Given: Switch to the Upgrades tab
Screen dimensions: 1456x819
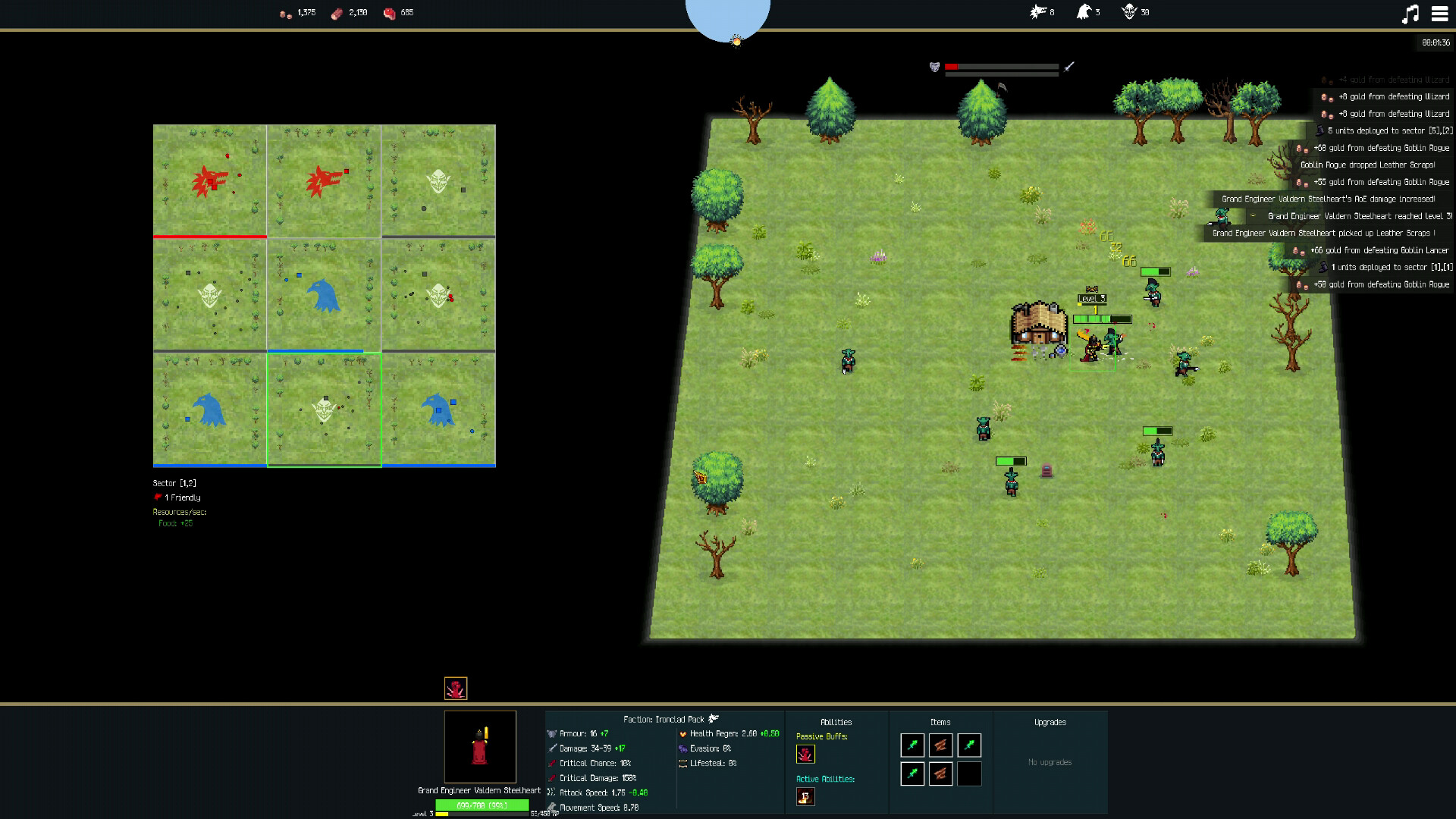Looking at the screenshot, I should click(x=1050, y=722).
